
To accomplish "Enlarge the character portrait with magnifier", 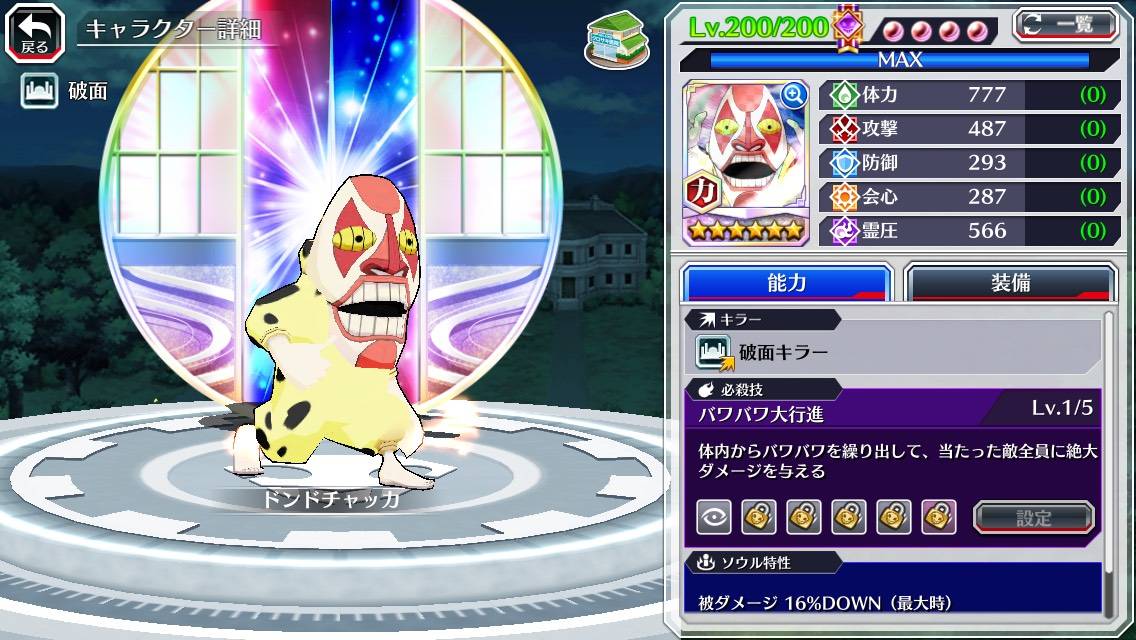I will [794, 95].
